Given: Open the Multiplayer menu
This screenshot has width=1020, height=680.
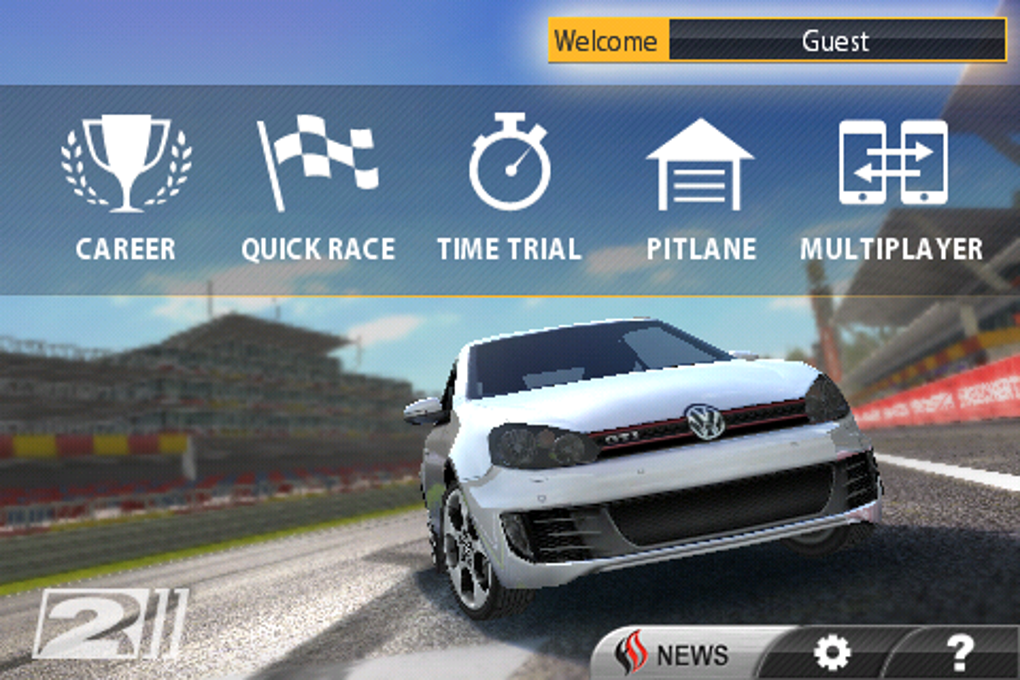Looking at the screenshot, I should [892, 189].
